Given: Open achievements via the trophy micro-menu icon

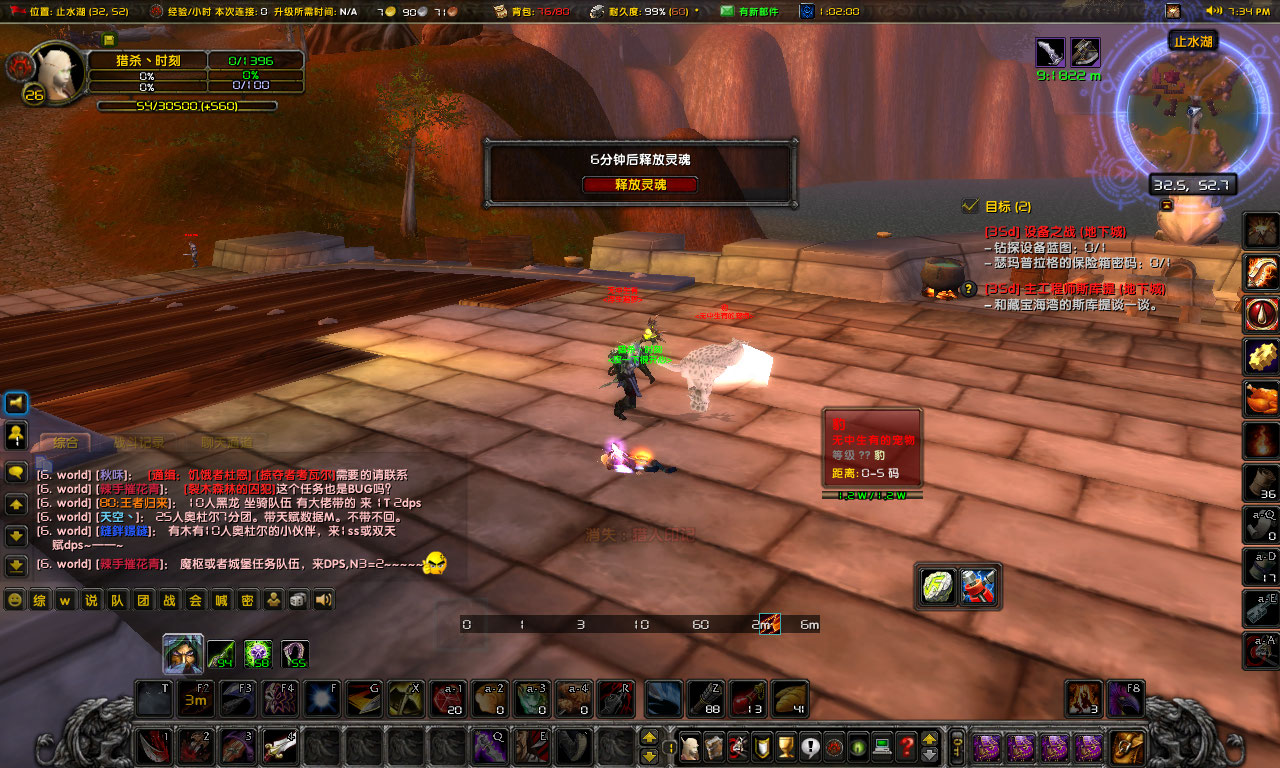Looking at the screenshot, I should [x=786, y=749].
